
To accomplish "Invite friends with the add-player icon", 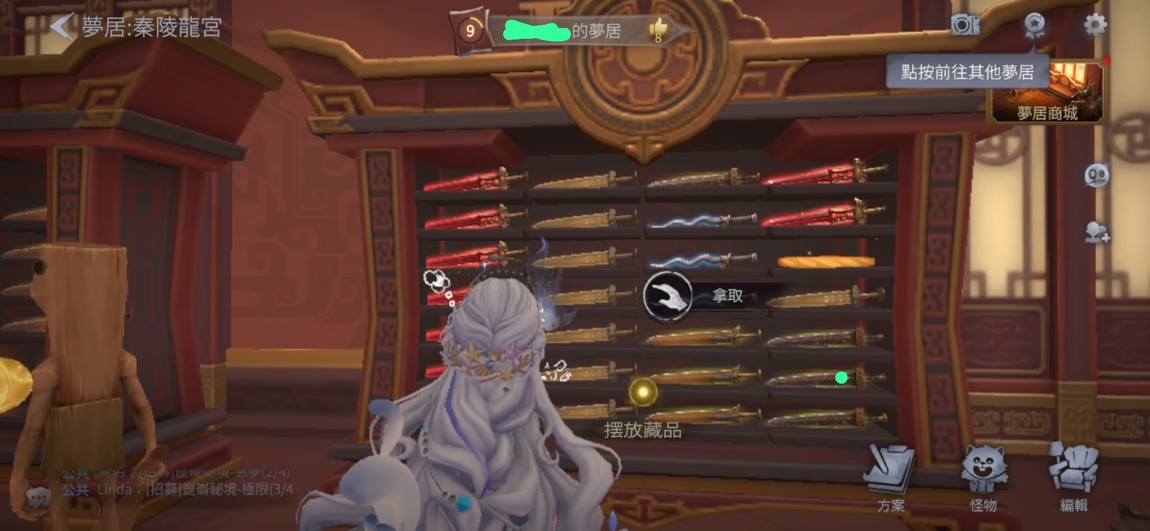I will (1097, 232).
